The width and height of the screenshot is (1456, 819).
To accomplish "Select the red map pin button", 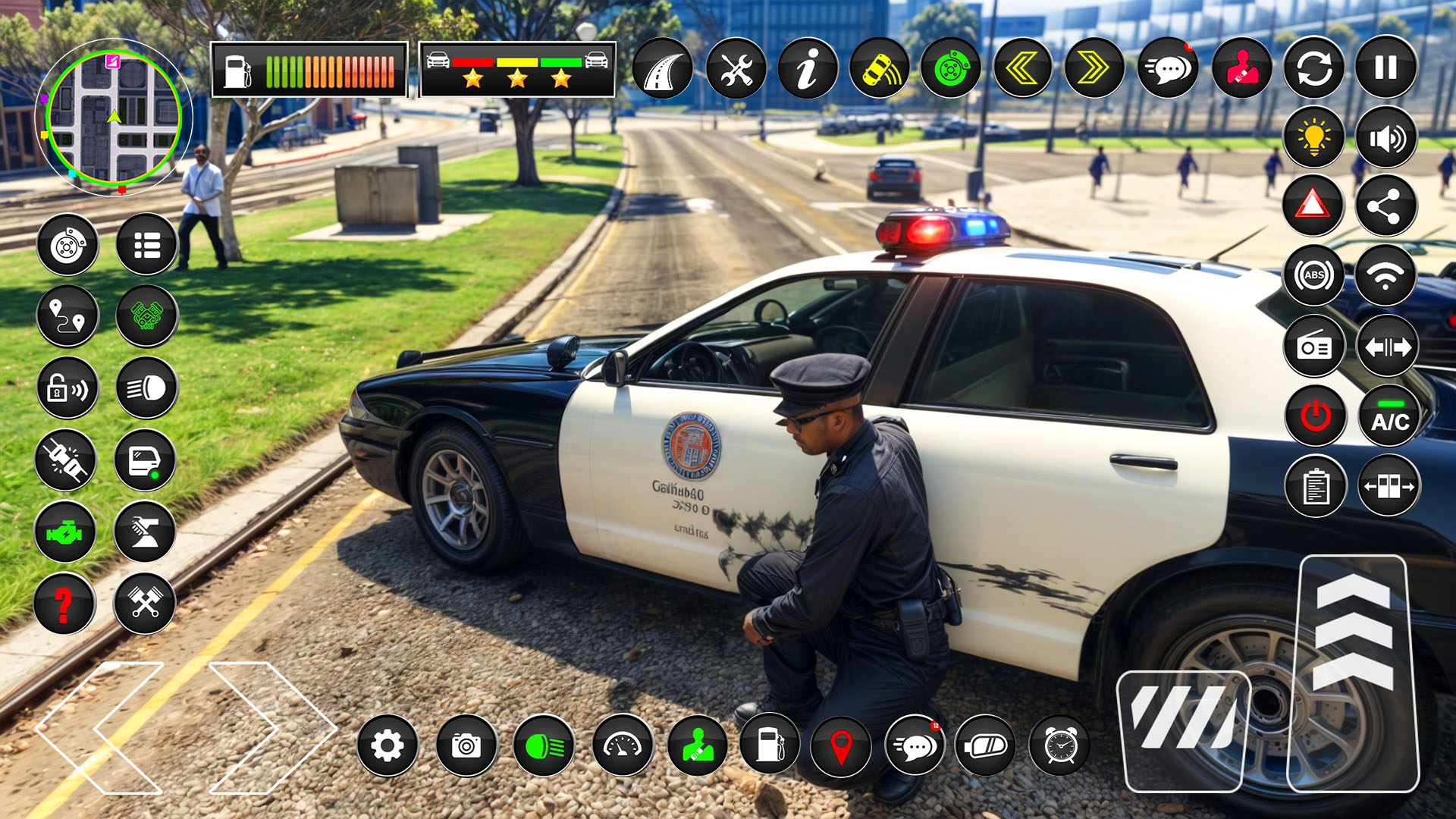I will click(x=840, y=746).
